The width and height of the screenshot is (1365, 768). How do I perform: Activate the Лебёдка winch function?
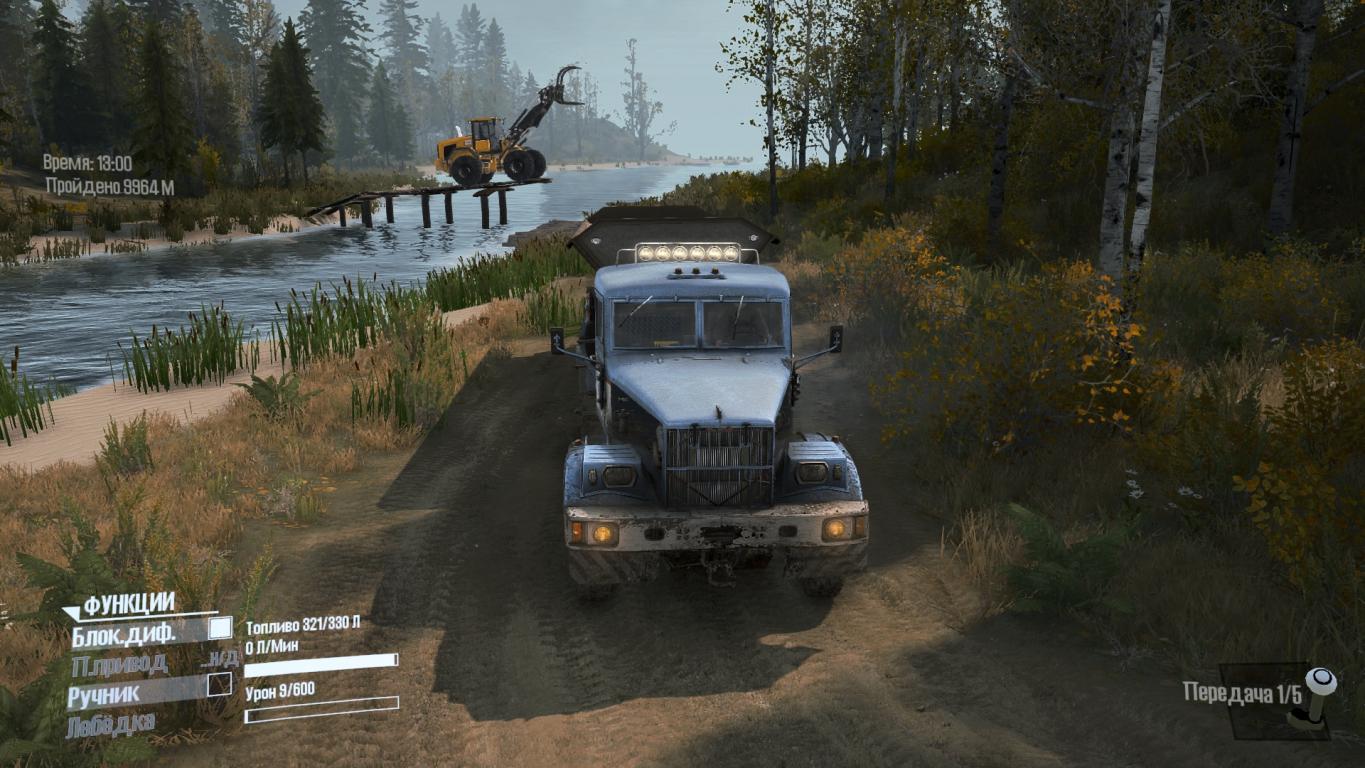click(x=110, y=725)
